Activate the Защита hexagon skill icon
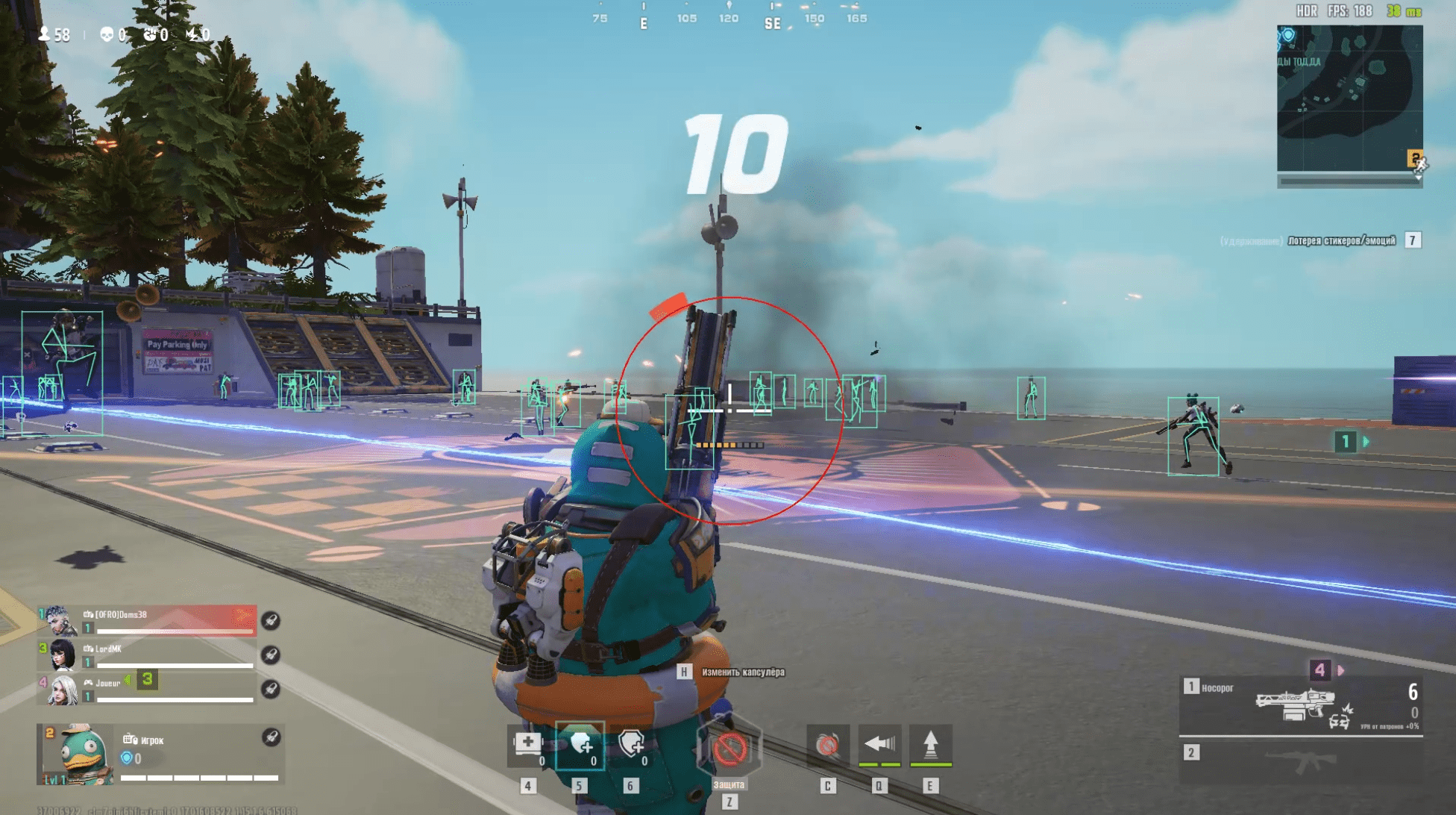Viewport: 1456px width, 815px height. click(x=729, y=749)
